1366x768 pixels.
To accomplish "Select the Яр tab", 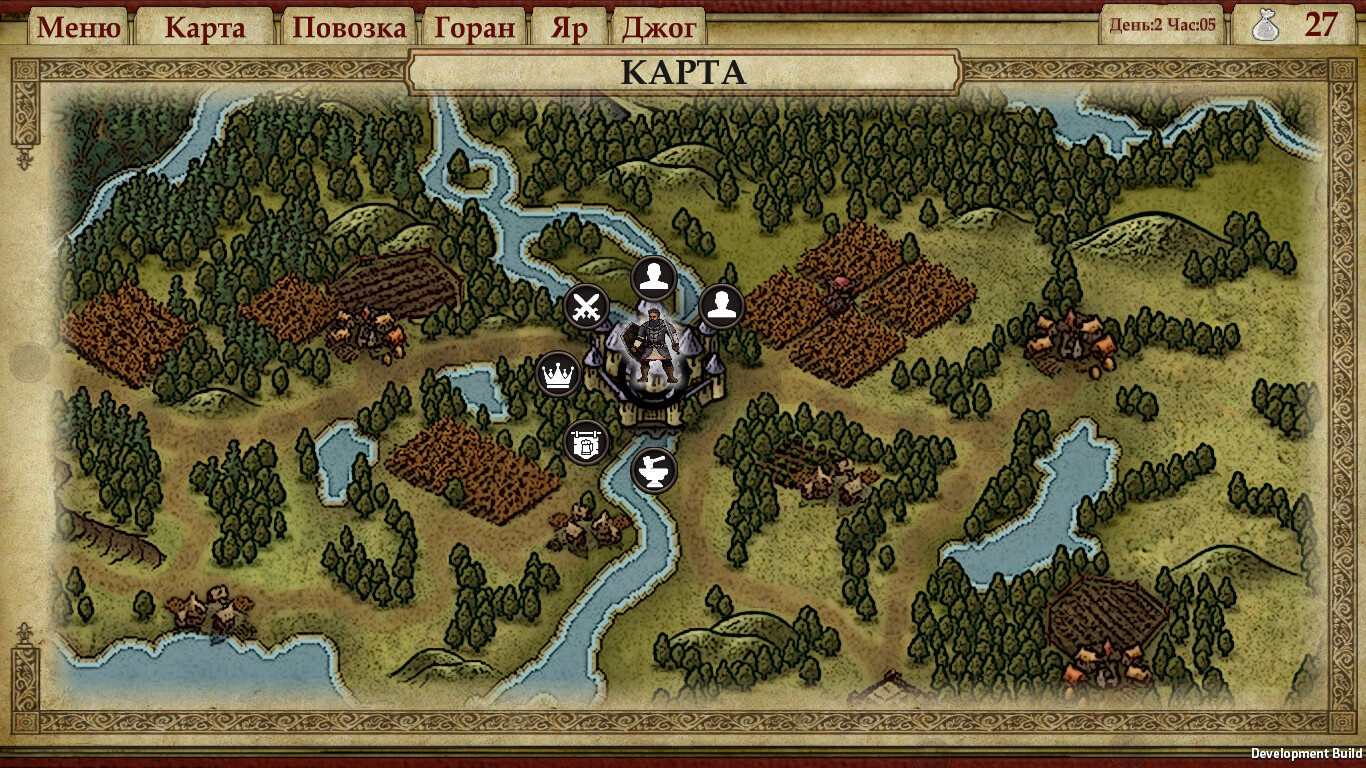I will pos(570,27).
